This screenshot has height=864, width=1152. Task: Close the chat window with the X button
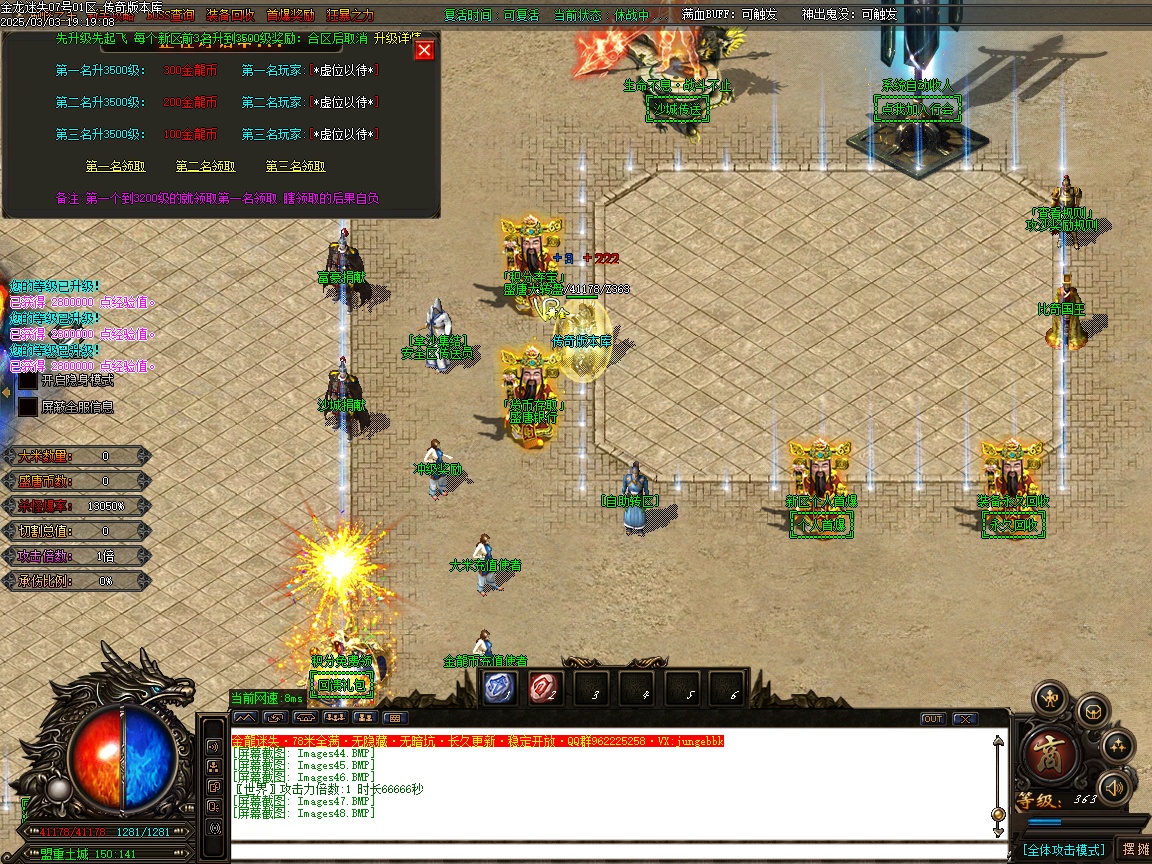point(964,719)
